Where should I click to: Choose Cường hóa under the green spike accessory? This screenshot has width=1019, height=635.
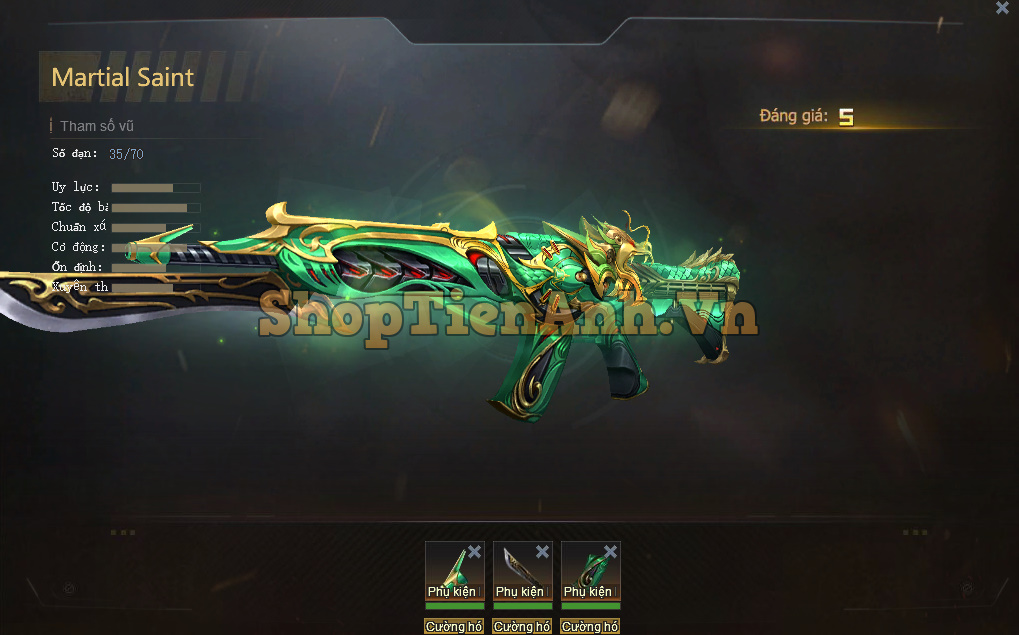click(x=454, y=627)
